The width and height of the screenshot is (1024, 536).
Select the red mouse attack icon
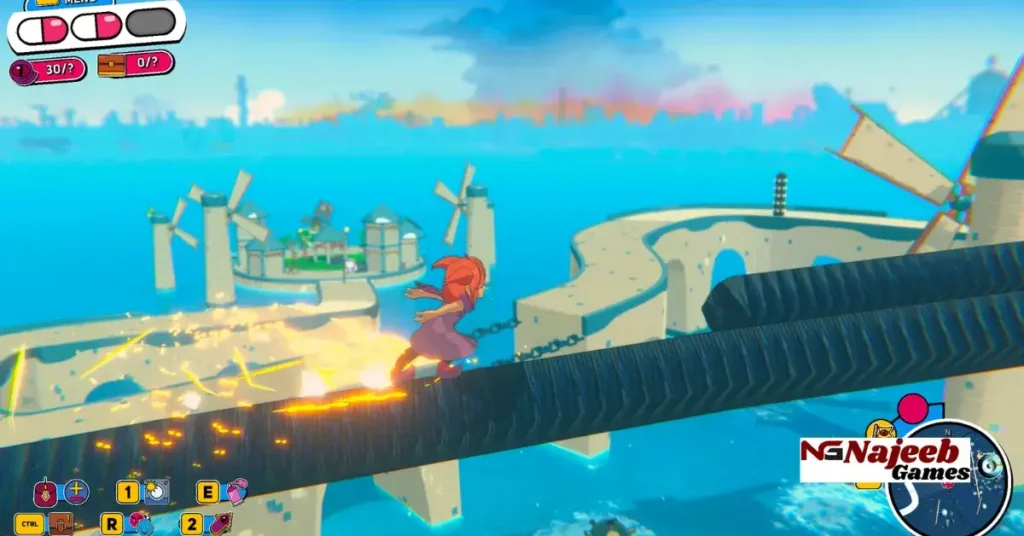[x=46, y=493]
